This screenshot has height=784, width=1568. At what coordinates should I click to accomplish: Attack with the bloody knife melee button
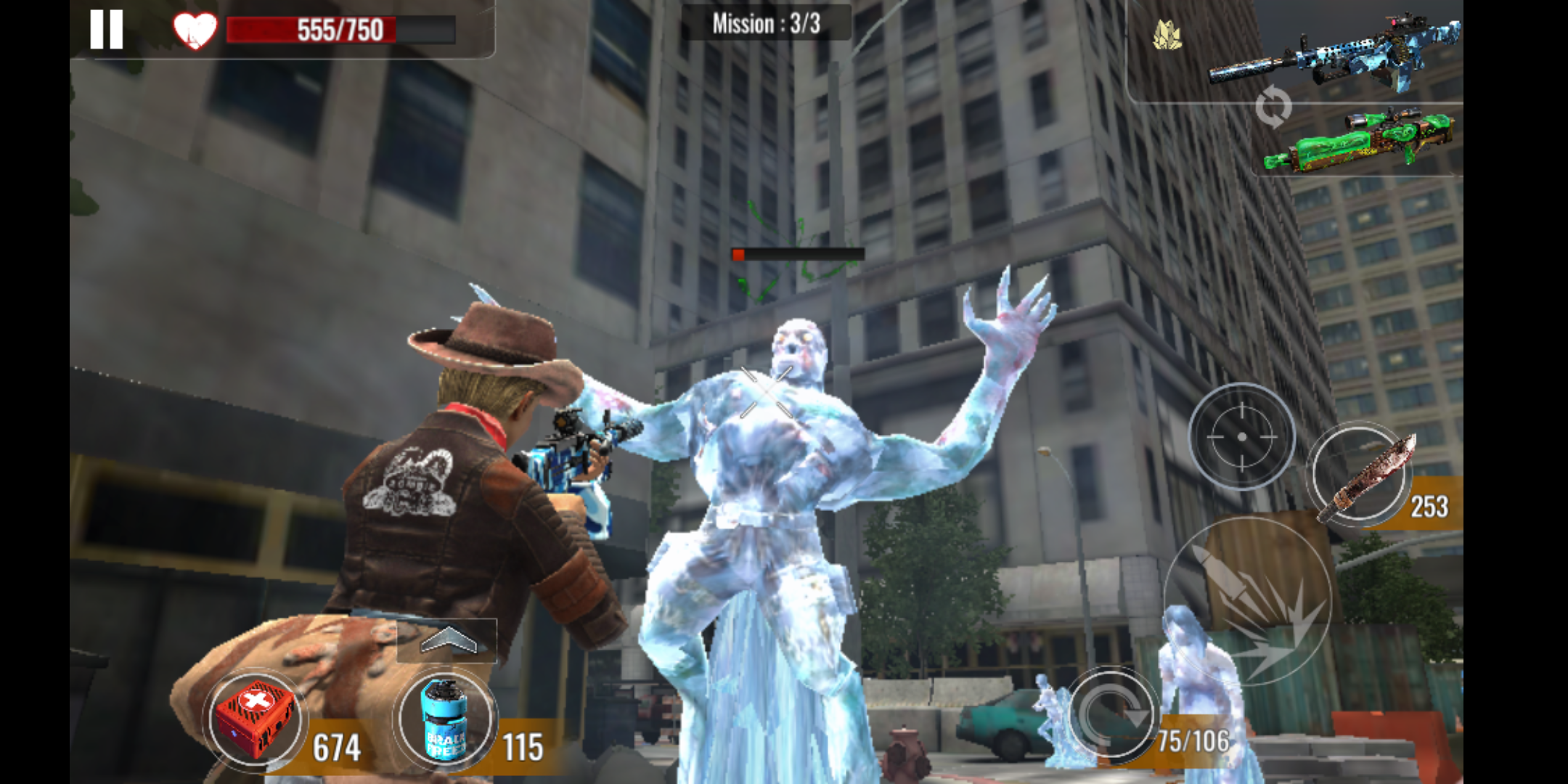pos(1360,475)
